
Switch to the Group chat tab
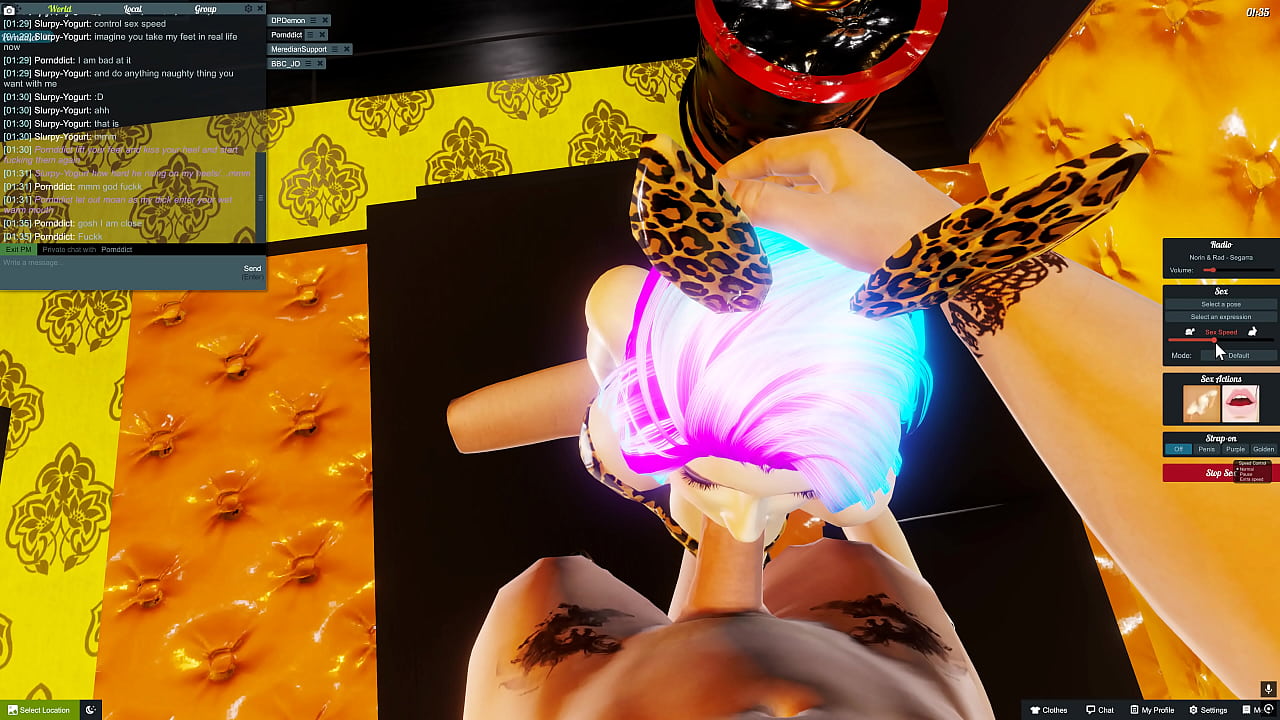coord(205,8)
